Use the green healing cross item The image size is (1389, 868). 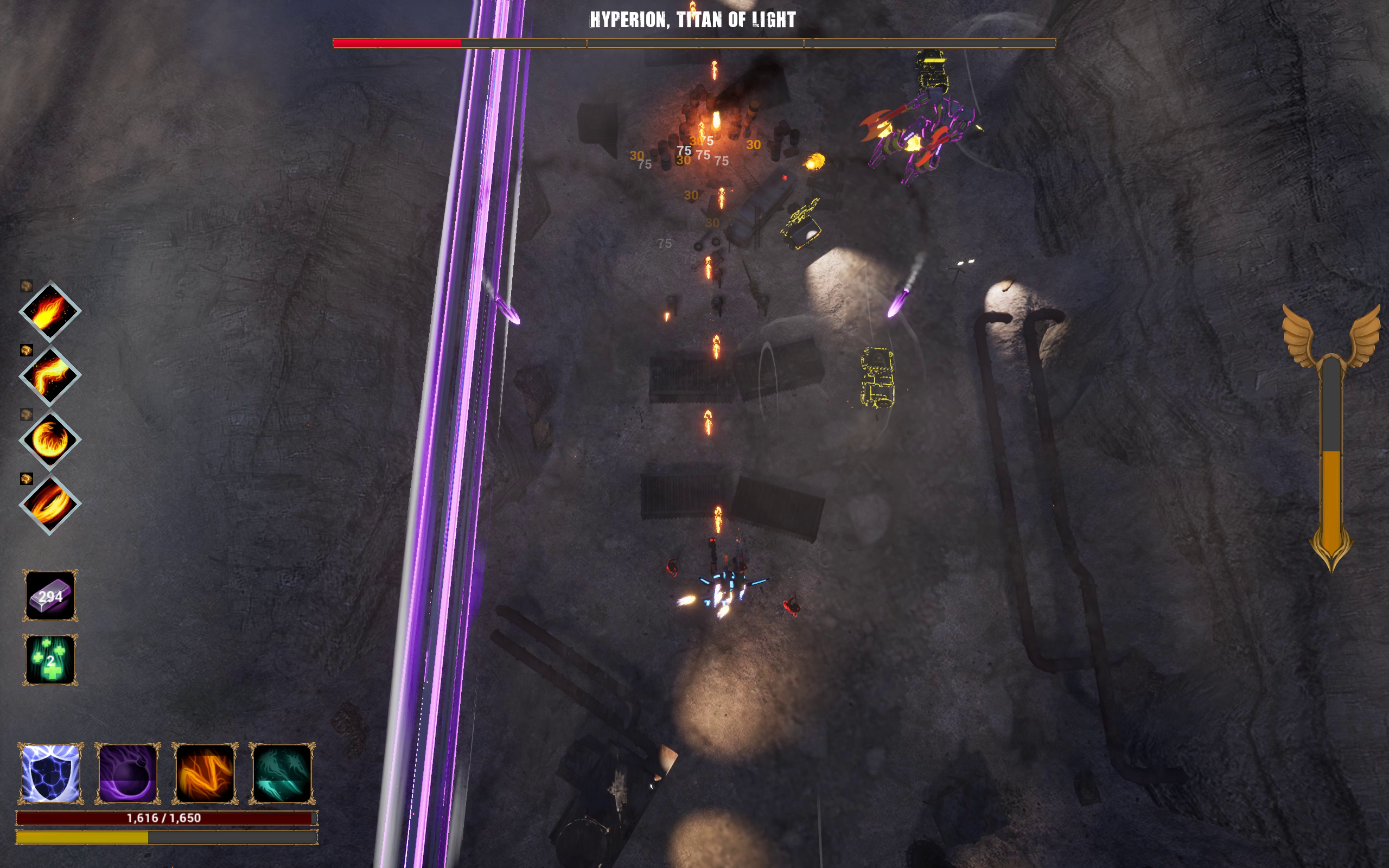[x=50, y=660]
